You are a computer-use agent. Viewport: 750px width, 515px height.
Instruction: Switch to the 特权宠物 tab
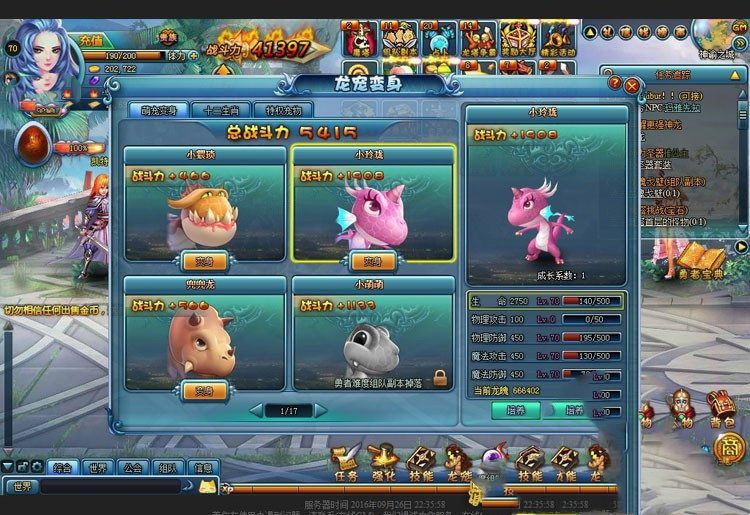(x=284, y=110)
